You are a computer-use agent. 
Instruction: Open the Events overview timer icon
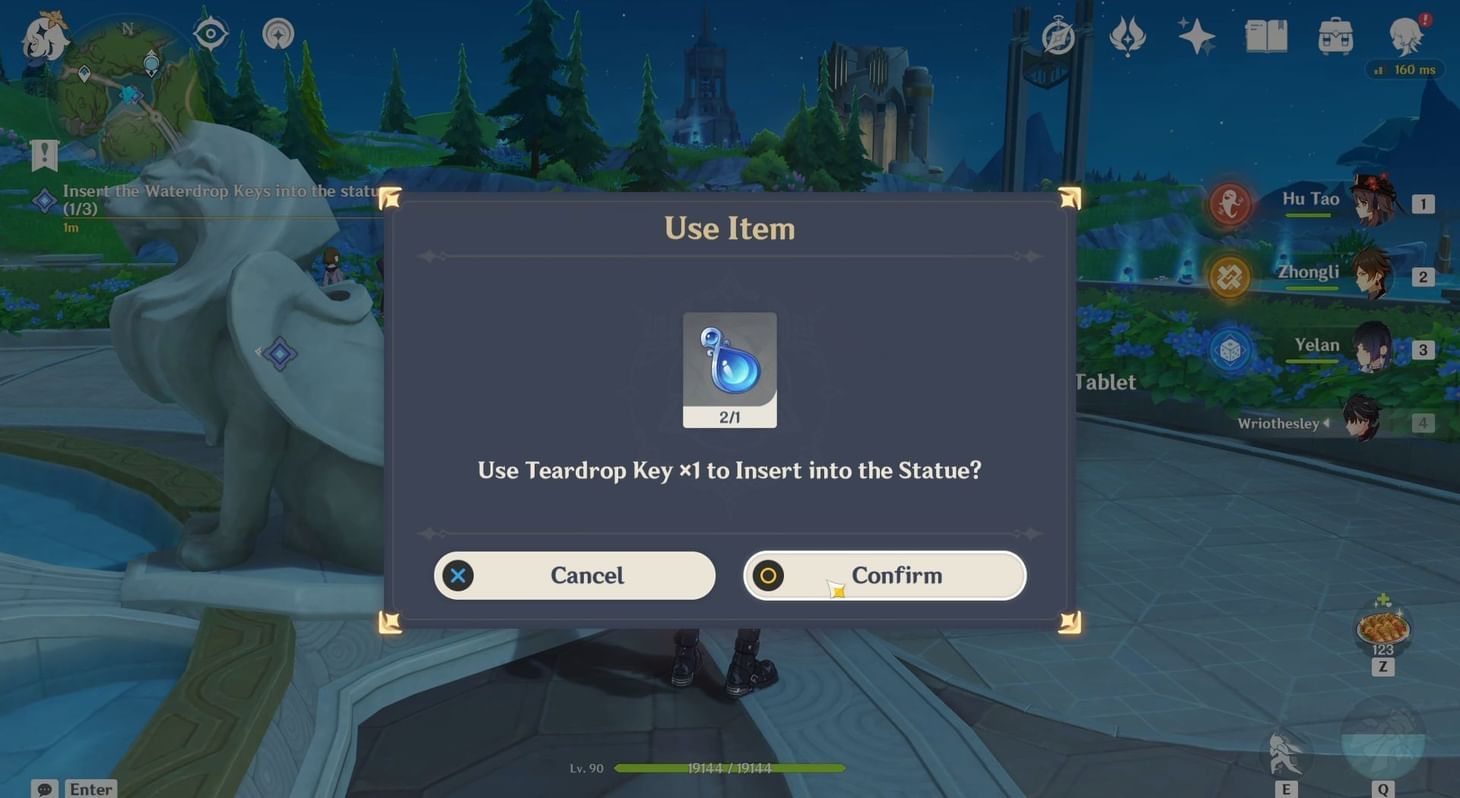click(x=1057, y=36)
